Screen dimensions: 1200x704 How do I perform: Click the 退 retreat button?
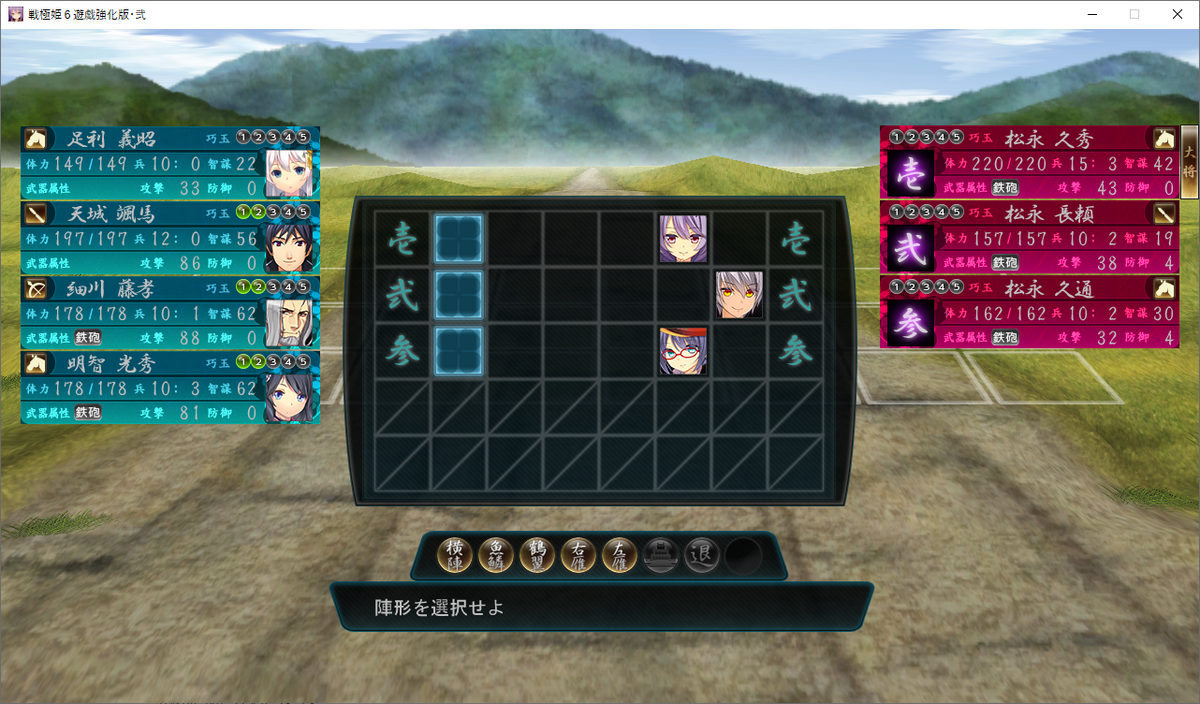coord(702,555)
